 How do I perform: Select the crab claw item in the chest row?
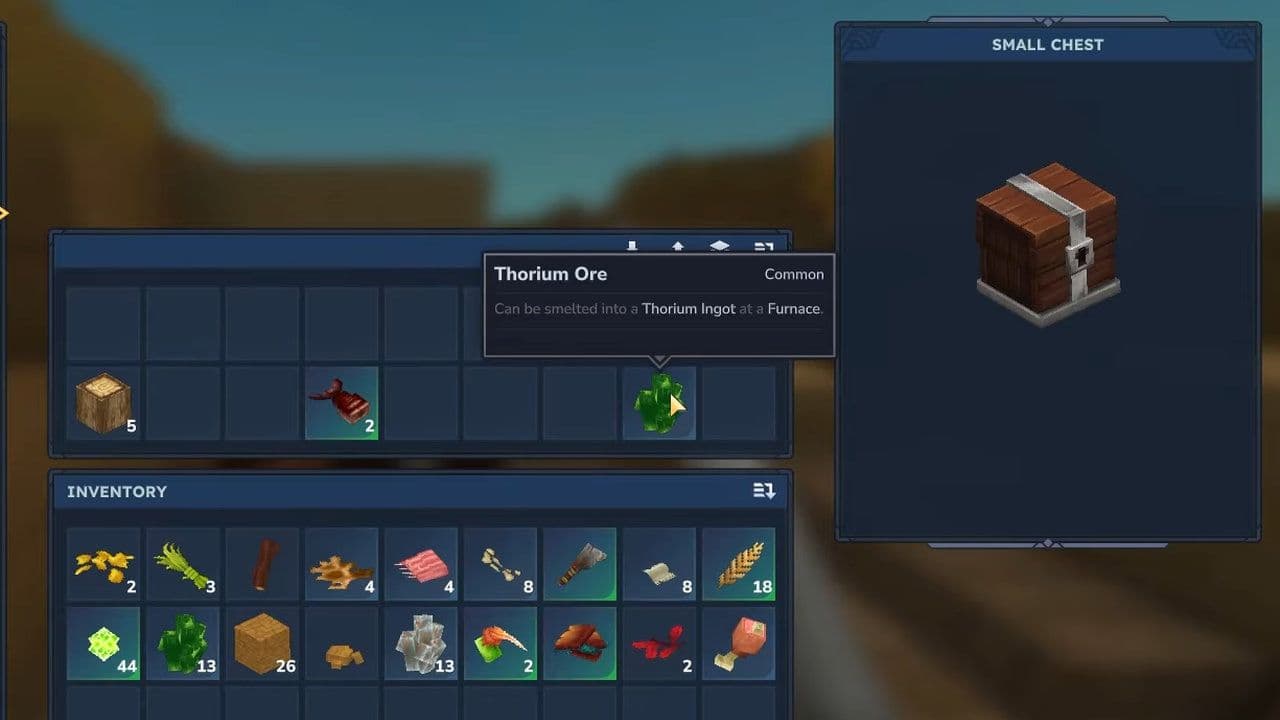pyautogui.click(x=341, y=403)
